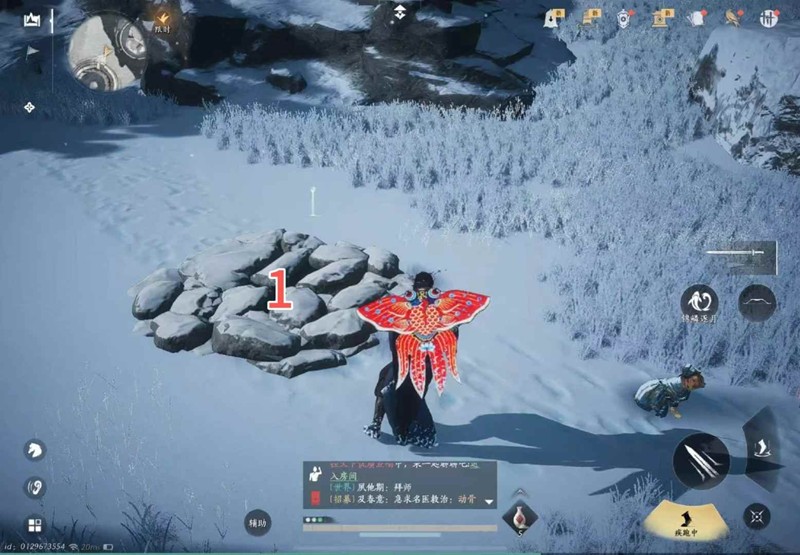
Task: Open the paper scrolls icon
Action: (x=592, y=17)
